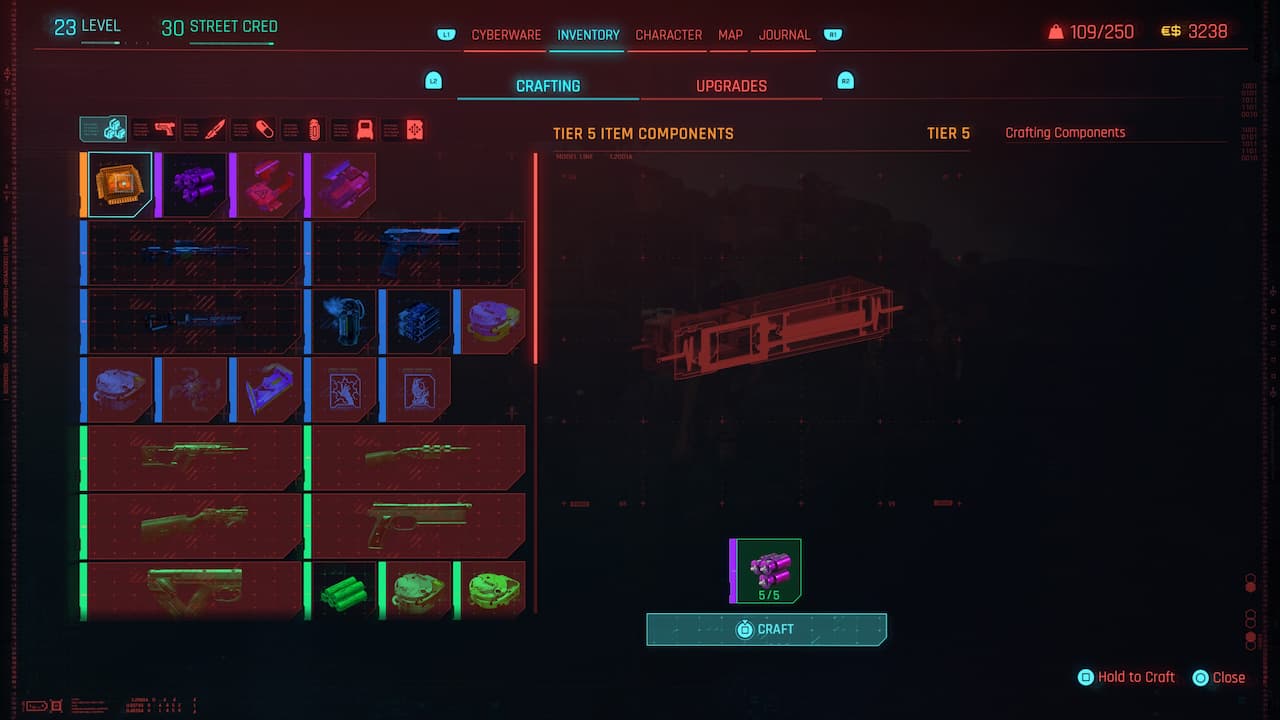Select the quickhack chip filter icon
Screen dimensions: 1280x720
click(414, 129)
